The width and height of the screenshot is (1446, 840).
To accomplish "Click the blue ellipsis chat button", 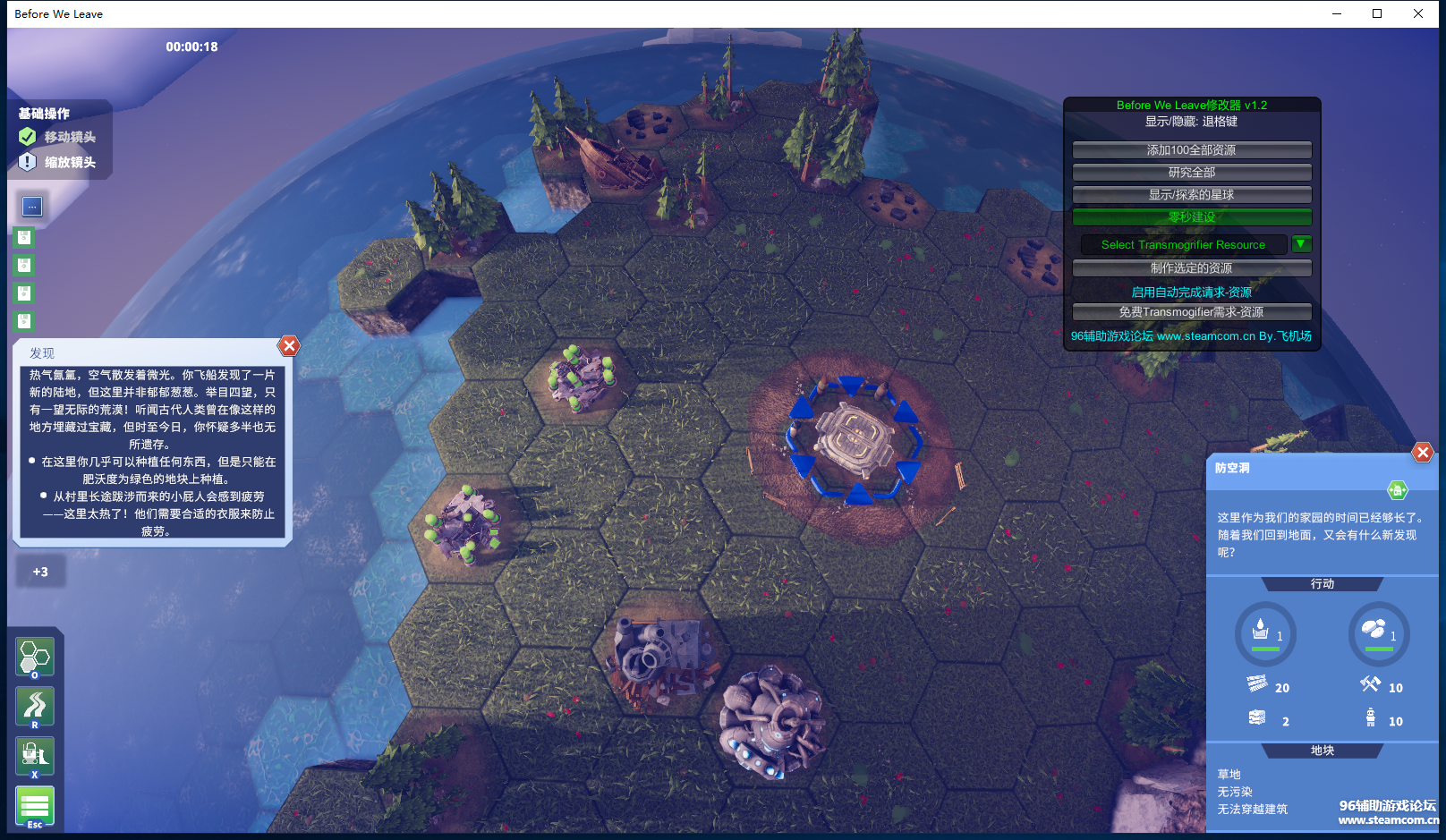I will 32,207.
